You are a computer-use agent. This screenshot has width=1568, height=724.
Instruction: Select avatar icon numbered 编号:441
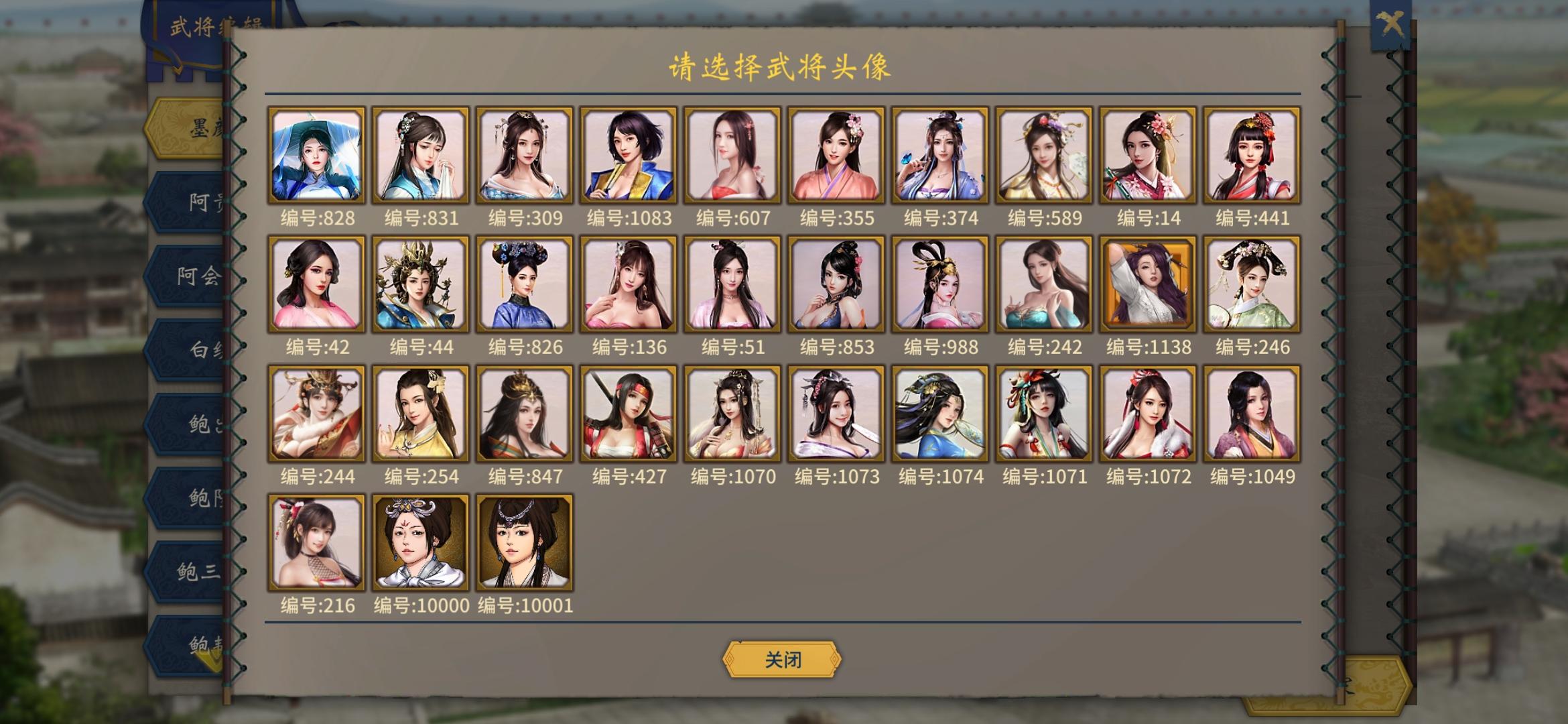[1250, 156]
